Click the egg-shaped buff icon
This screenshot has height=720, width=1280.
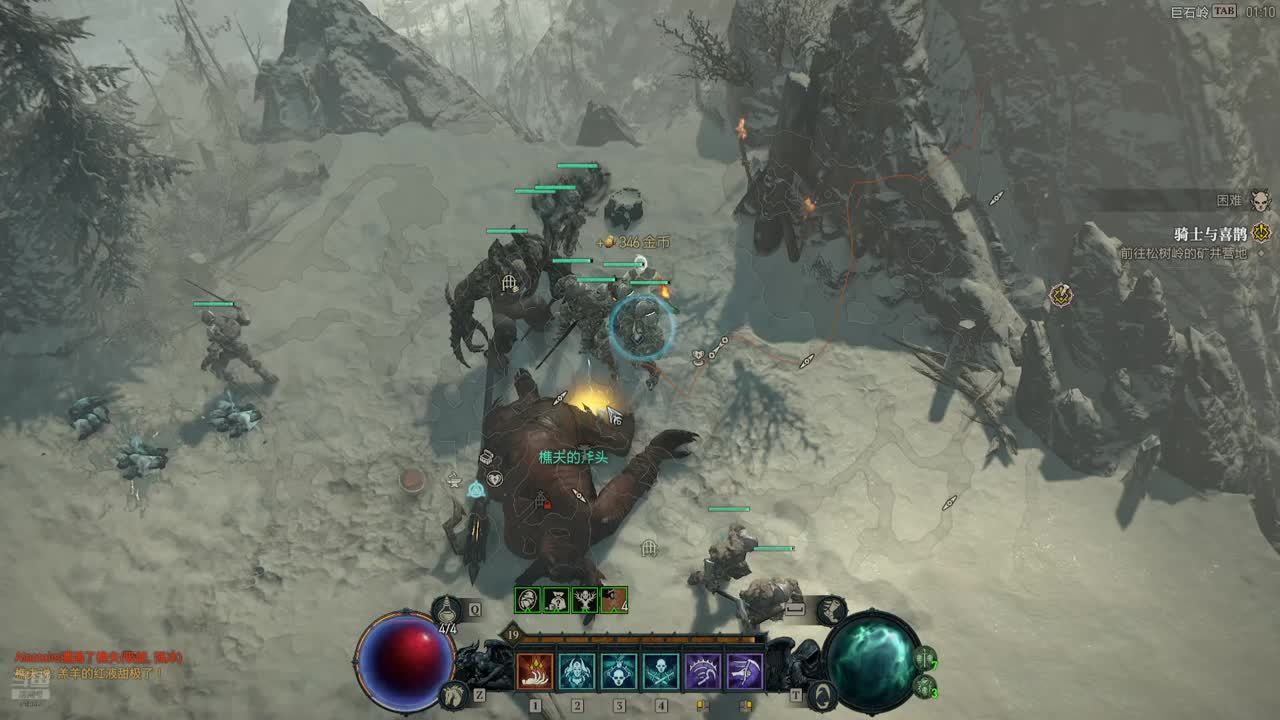pos(528,600)
